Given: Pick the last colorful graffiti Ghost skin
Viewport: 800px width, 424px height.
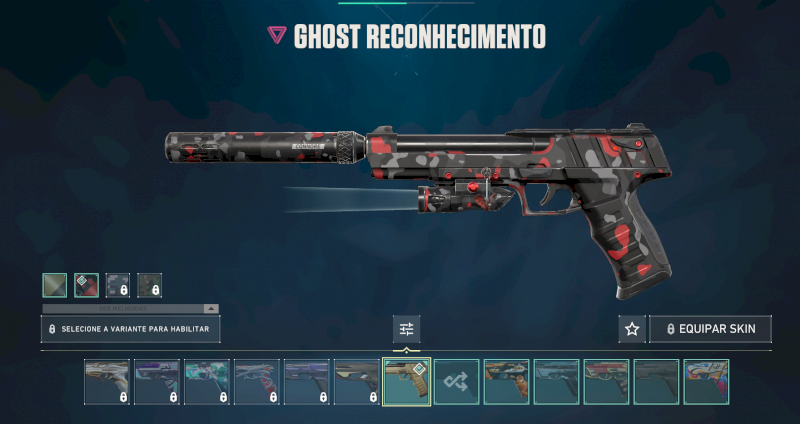Looking at the screenshot, I should [706, 382].
